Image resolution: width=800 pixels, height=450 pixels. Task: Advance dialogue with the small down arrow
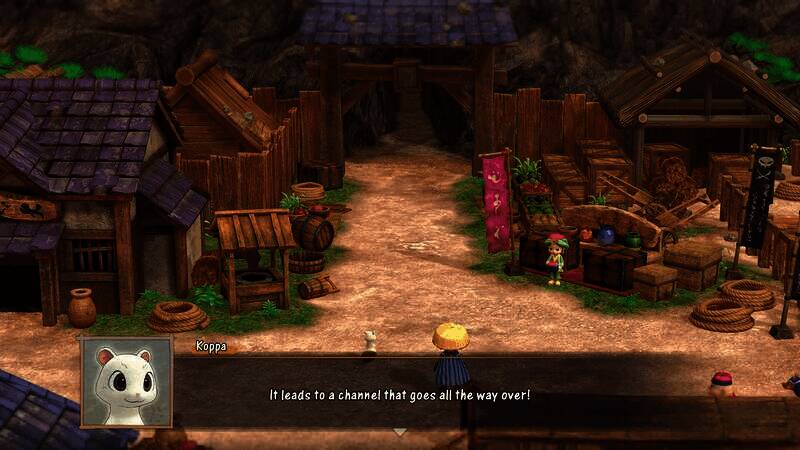tap(399, 432)
